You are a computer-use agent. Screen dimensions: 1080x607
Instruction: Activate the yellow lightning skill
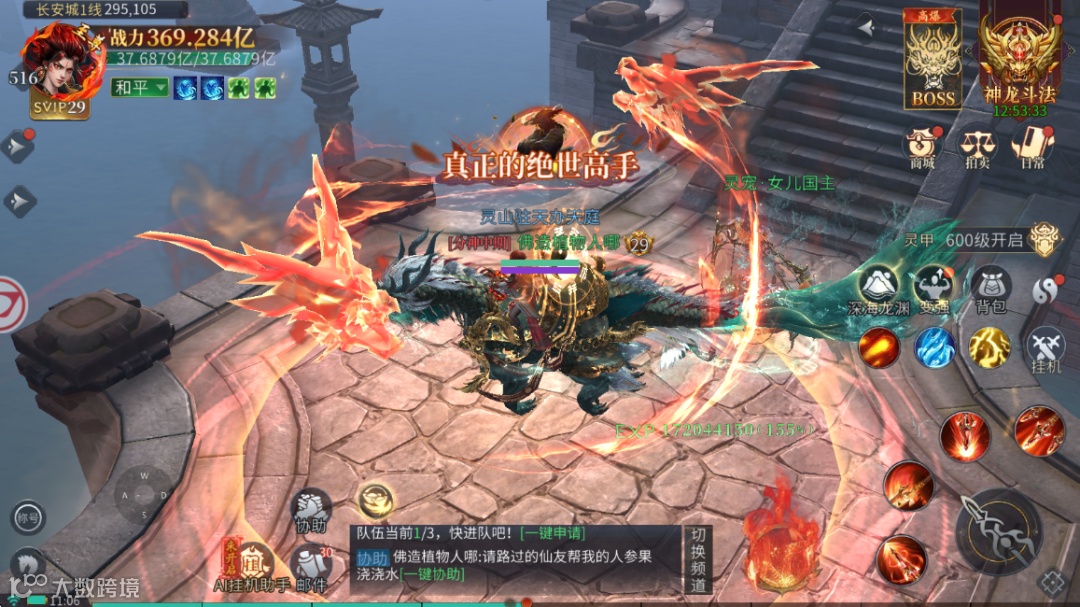click(x=990, y=347)
